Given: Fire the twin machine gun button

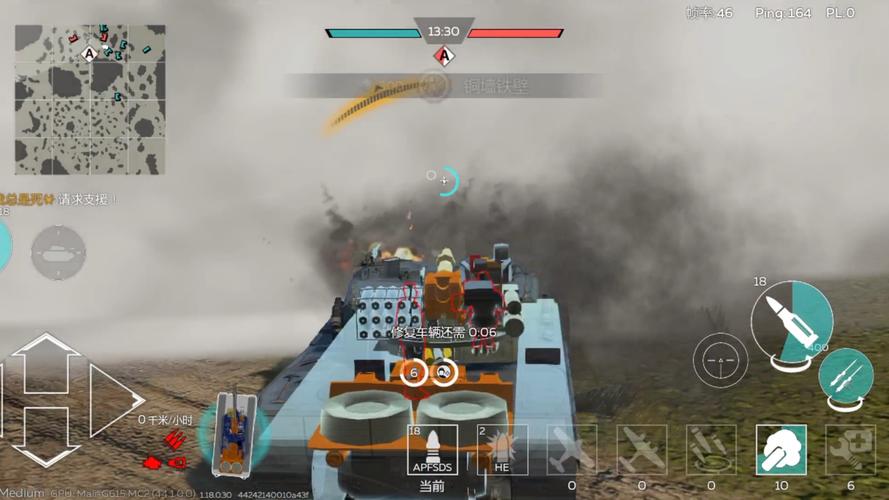Looking at the screenshot, I should click(845, 379).
